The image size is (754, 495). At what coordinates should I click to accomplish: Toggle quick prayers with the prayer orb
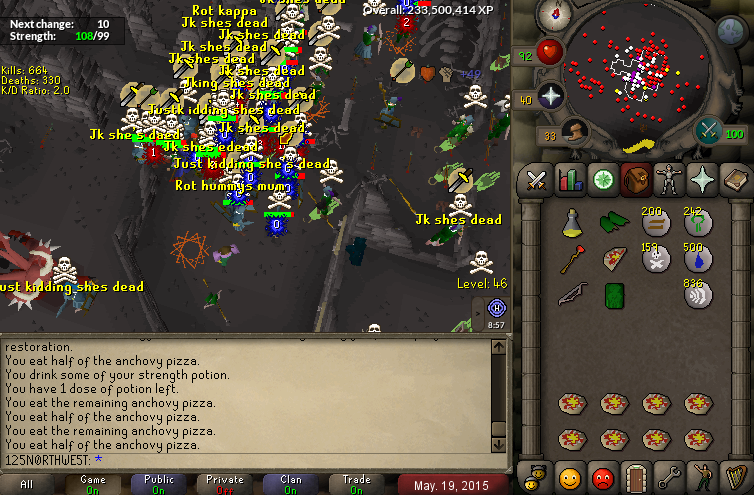(x=552, y=96)
